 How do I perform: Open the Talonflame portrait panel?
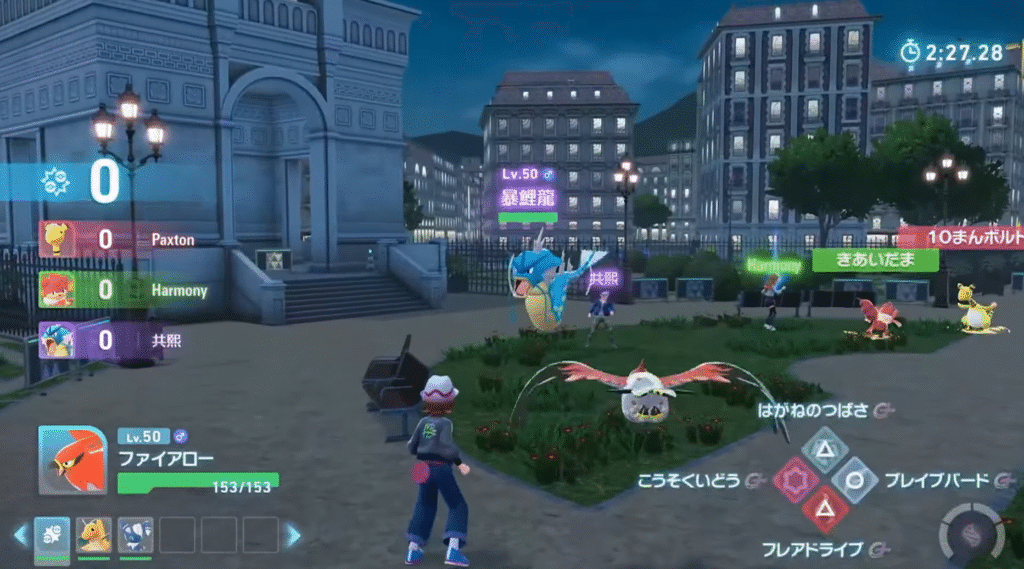pos(72,460)
